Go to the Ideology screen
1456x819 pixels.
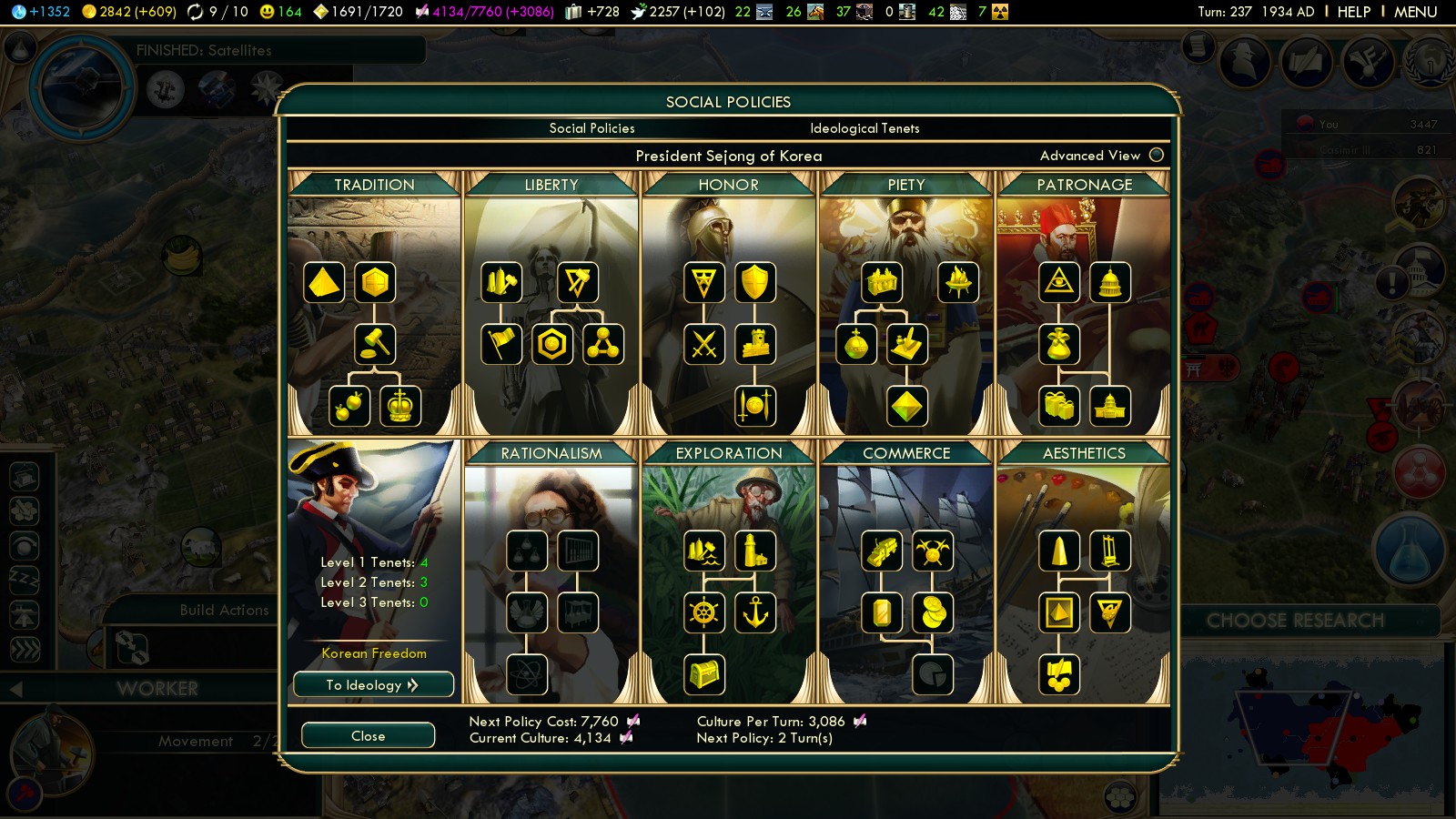pyautogui.click(x=373, y=684)
